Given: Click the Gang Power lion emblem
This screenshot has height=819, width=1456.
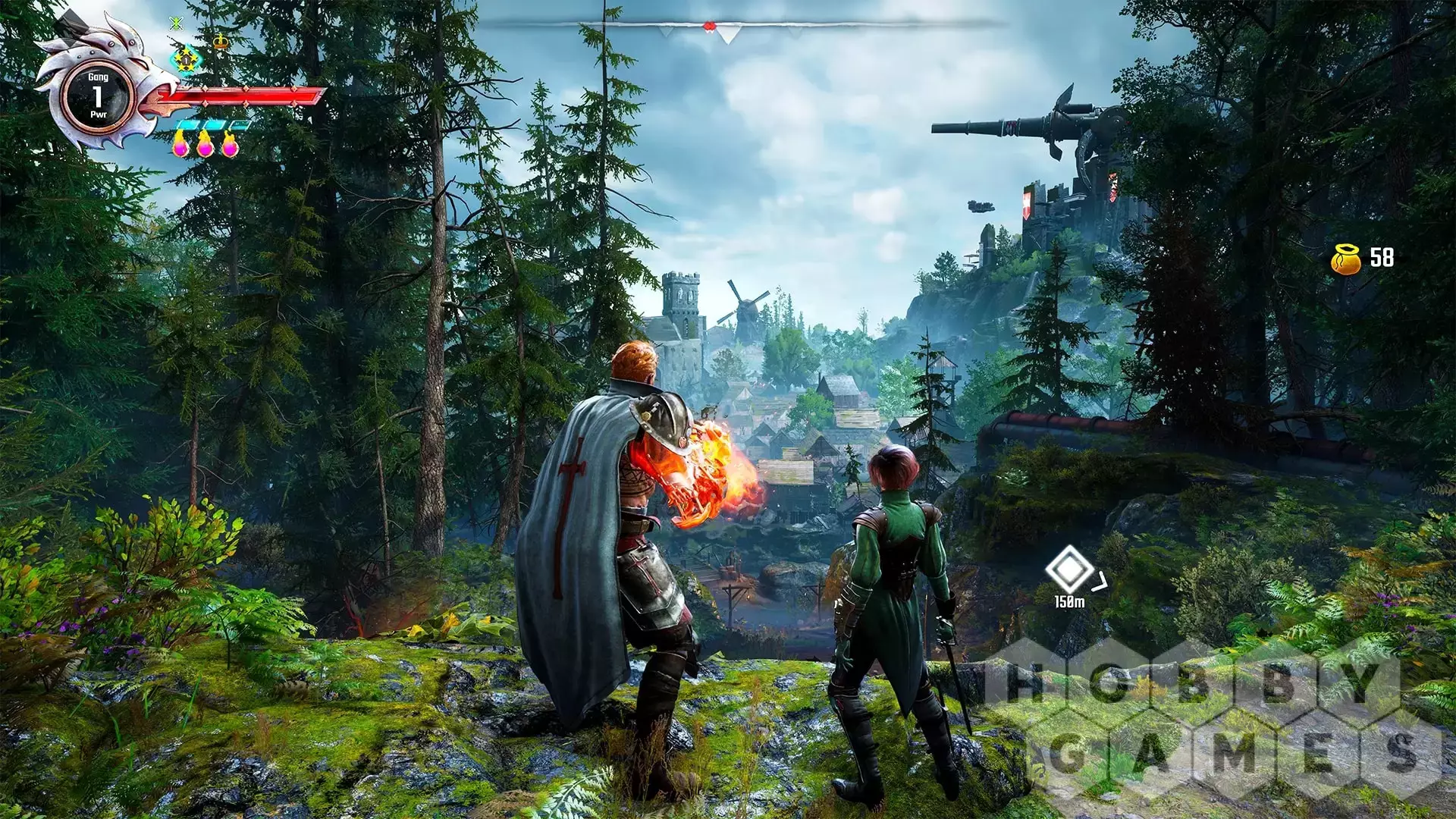Looking at the screenshot, I should pyautogui.click(x=98, y=96).
